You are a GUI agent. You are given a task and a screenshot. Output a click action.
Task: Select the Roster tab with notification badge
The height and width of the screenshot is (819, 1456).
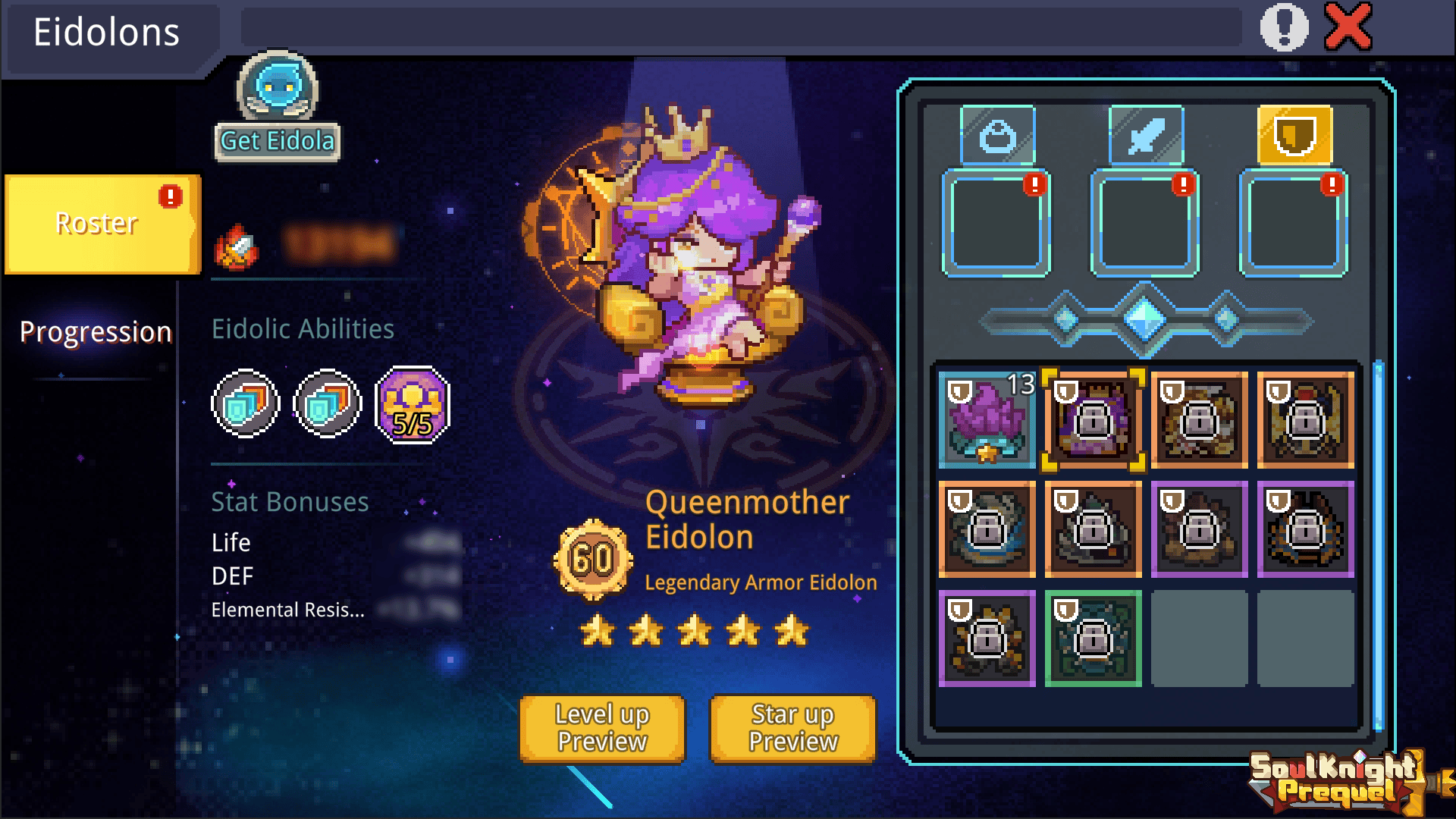pyautogui.click(x=96, y=223)
